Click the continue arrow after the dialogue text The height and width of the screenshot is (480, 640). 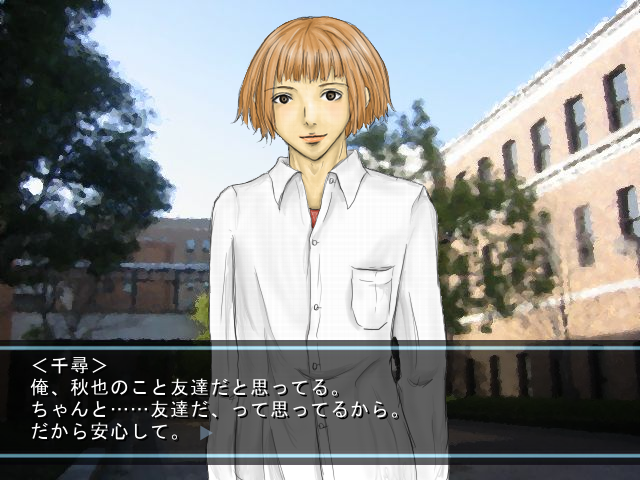[x=205, y=434]
